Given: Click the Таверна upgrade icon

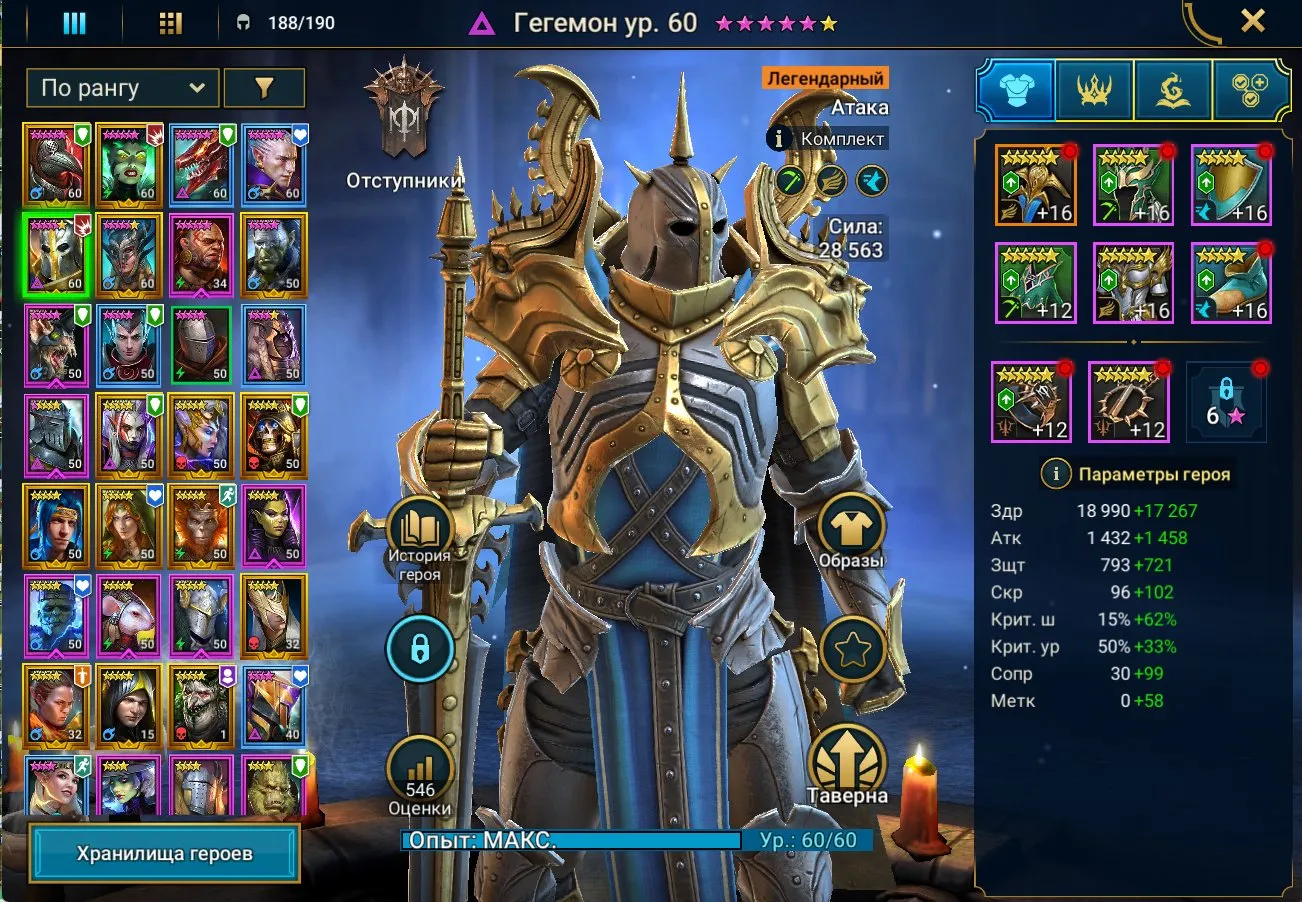Looking at the screenshot, I should pos(849,765).
